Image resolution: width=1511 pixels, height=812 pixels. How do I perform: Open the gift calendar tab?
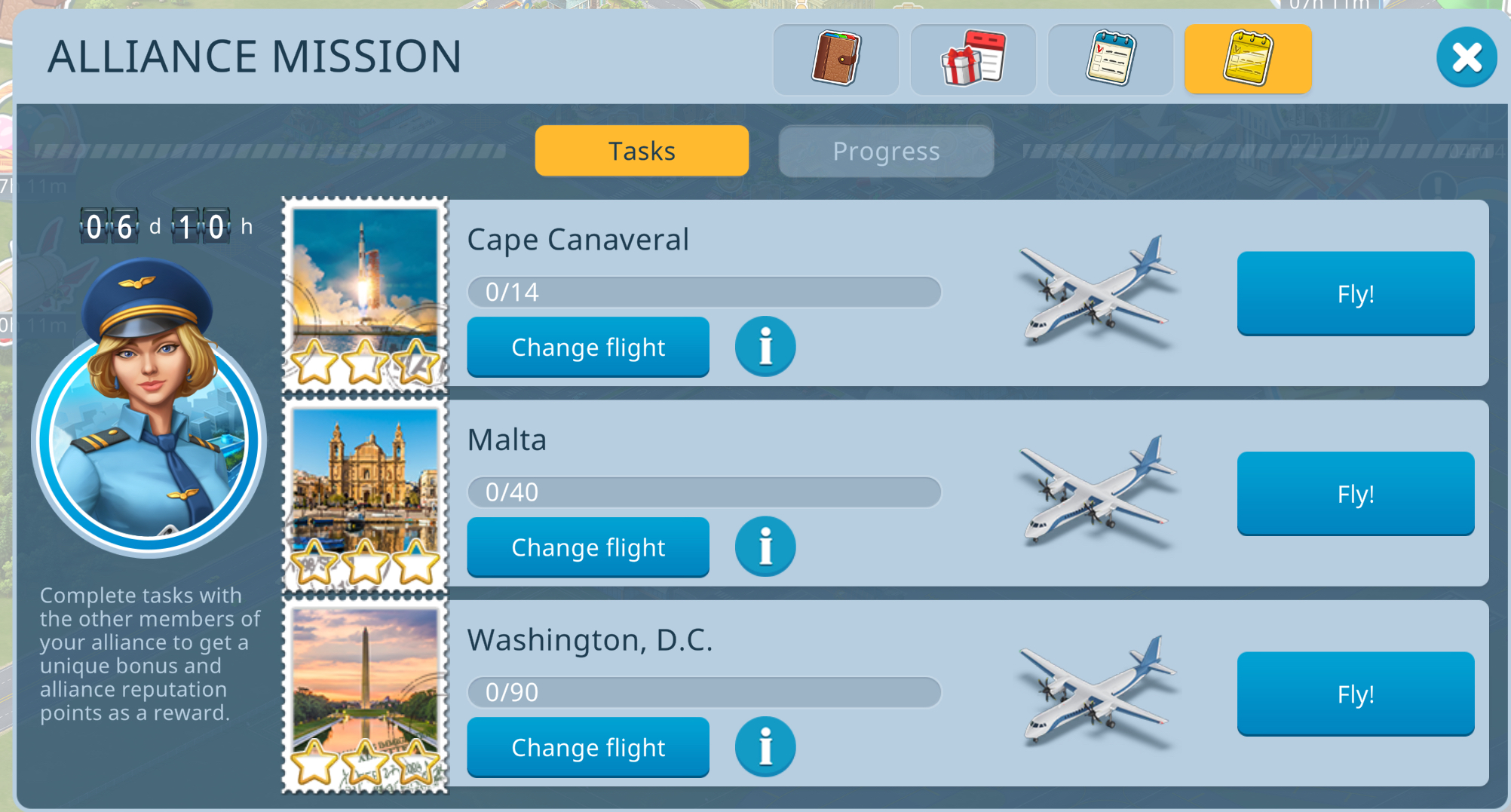click(x=973, y=59)
